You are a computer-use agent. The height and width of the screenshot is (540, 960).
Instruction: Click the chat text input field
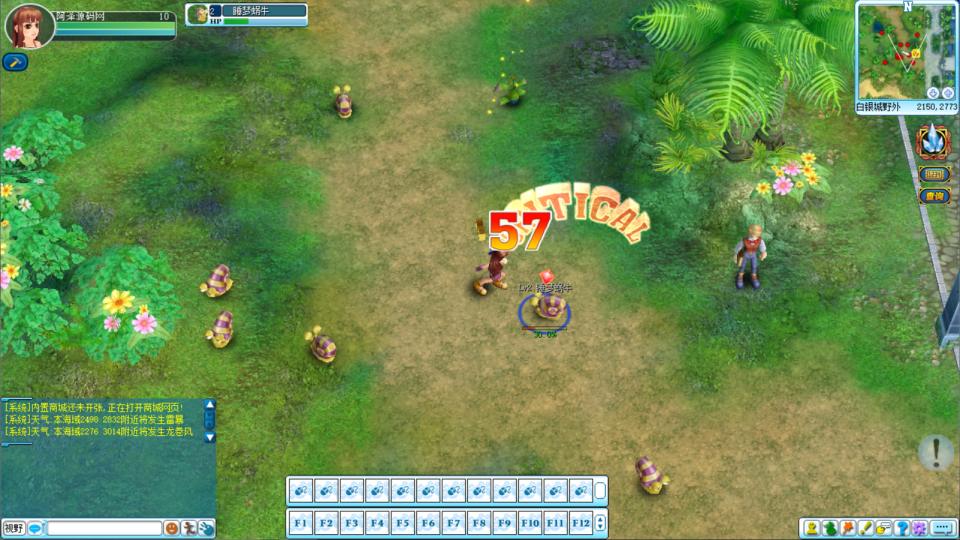point(104,528)
